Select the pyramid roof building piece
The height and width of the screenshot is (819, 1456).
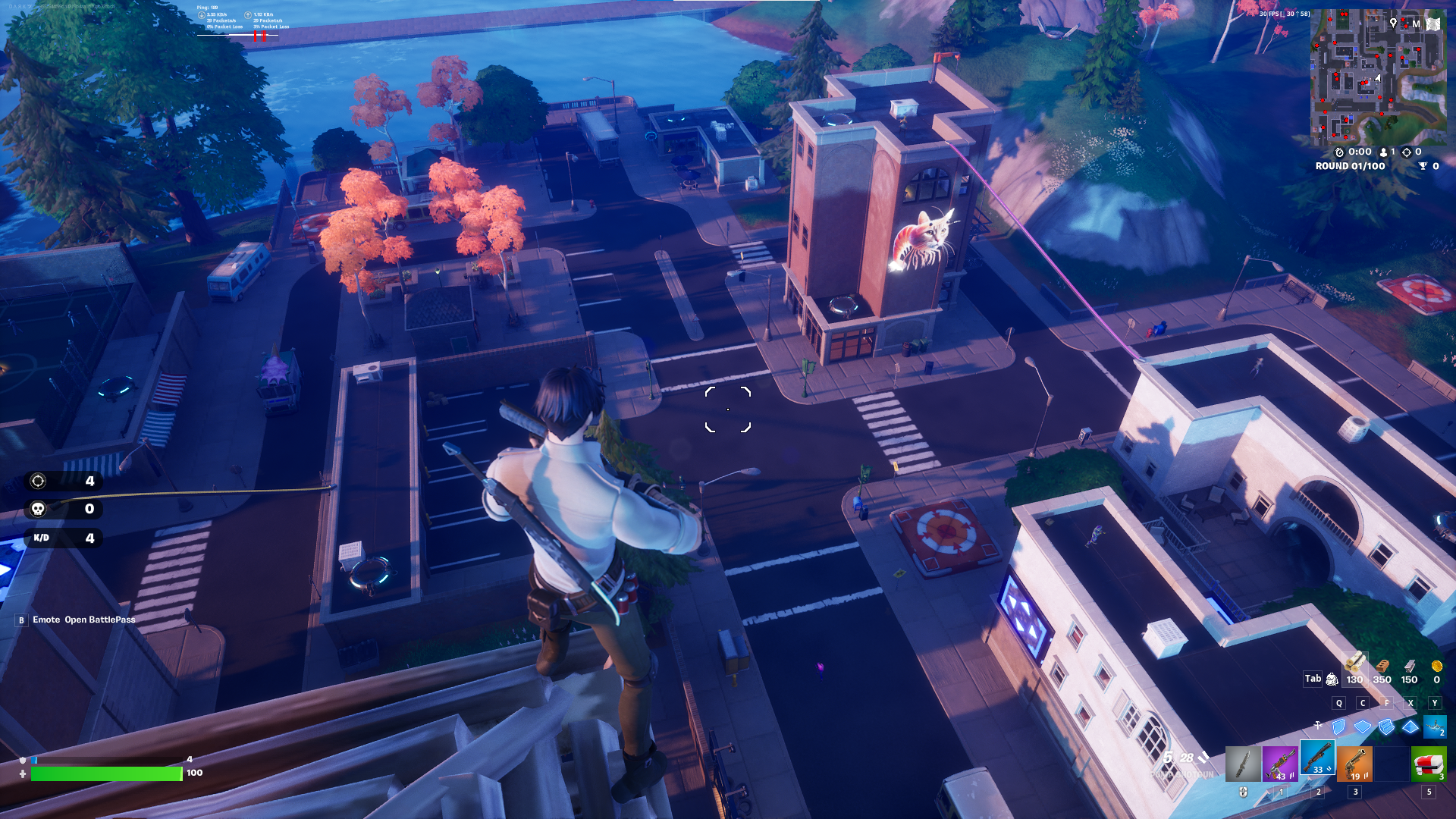tap(1410, 727)
